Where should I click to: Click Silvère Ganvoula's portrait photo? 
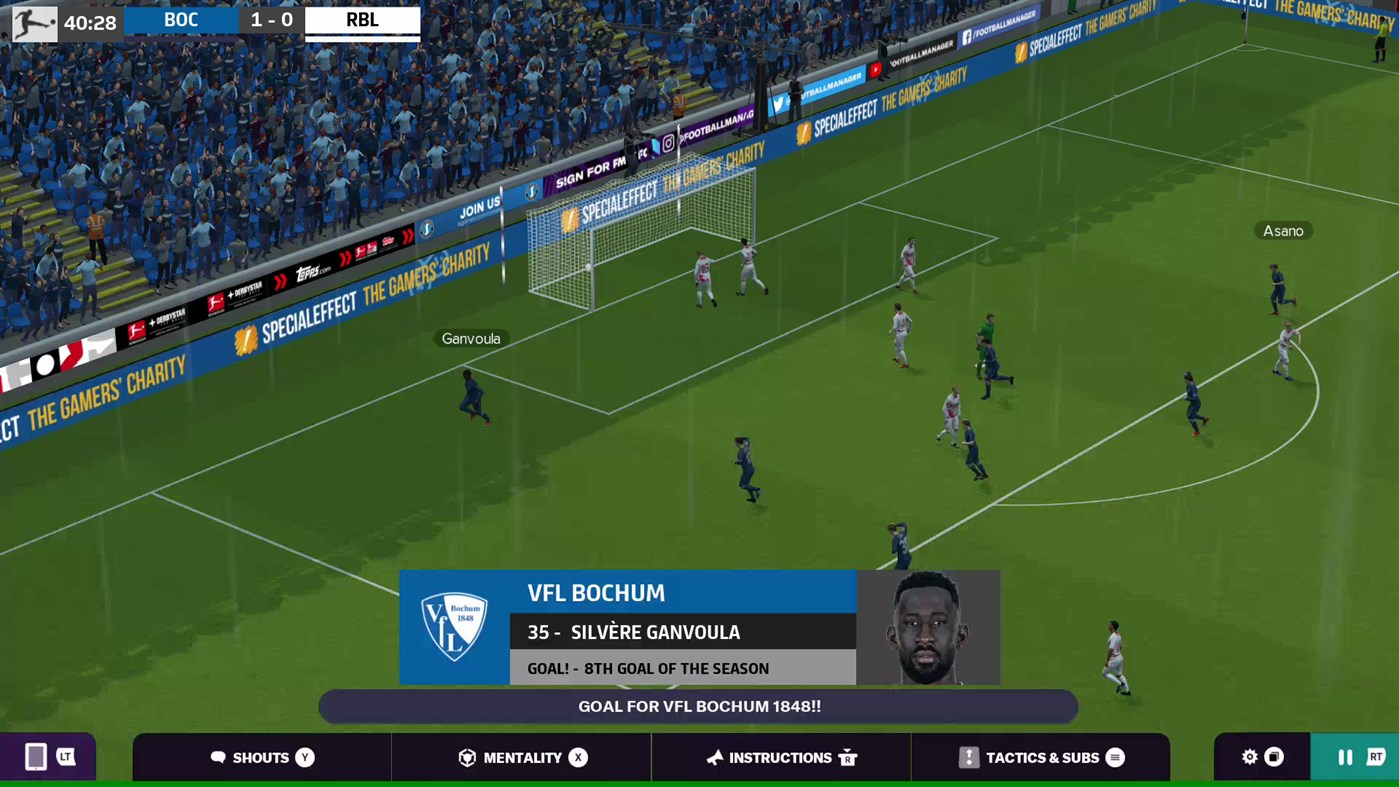tap(928, 626)
